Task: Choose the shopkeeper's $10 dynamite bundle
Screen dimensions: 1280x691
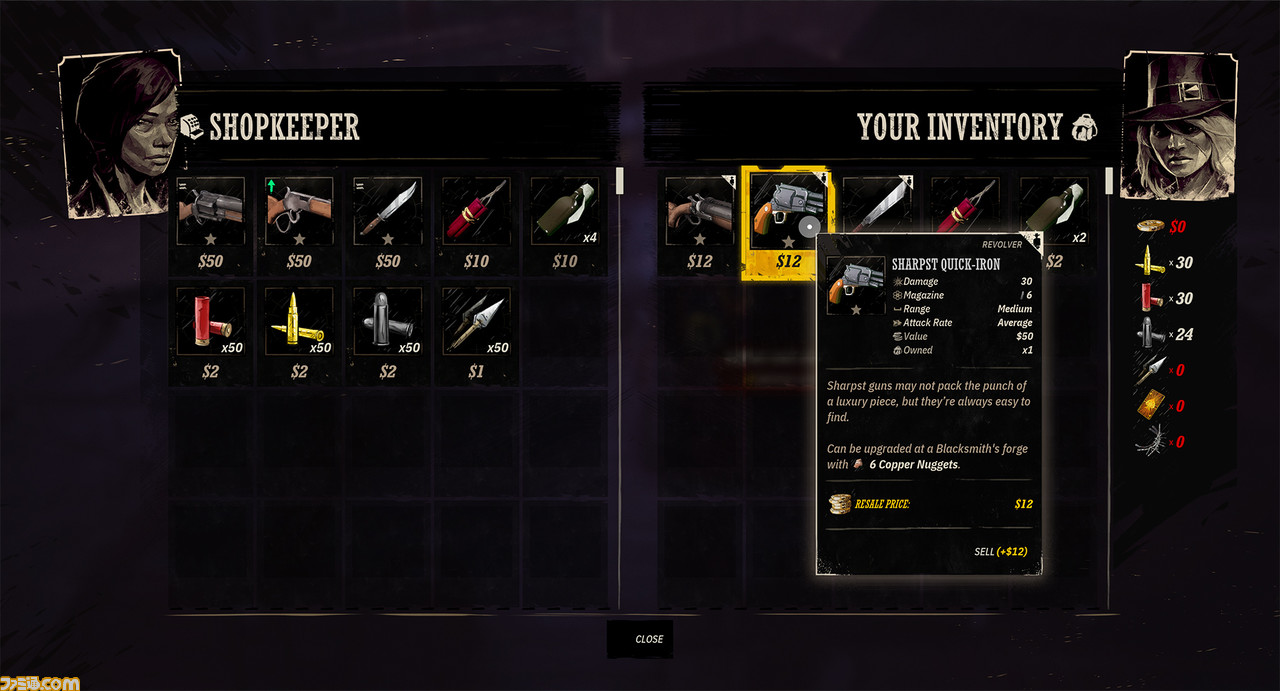Action: click(x=476, y=212)
